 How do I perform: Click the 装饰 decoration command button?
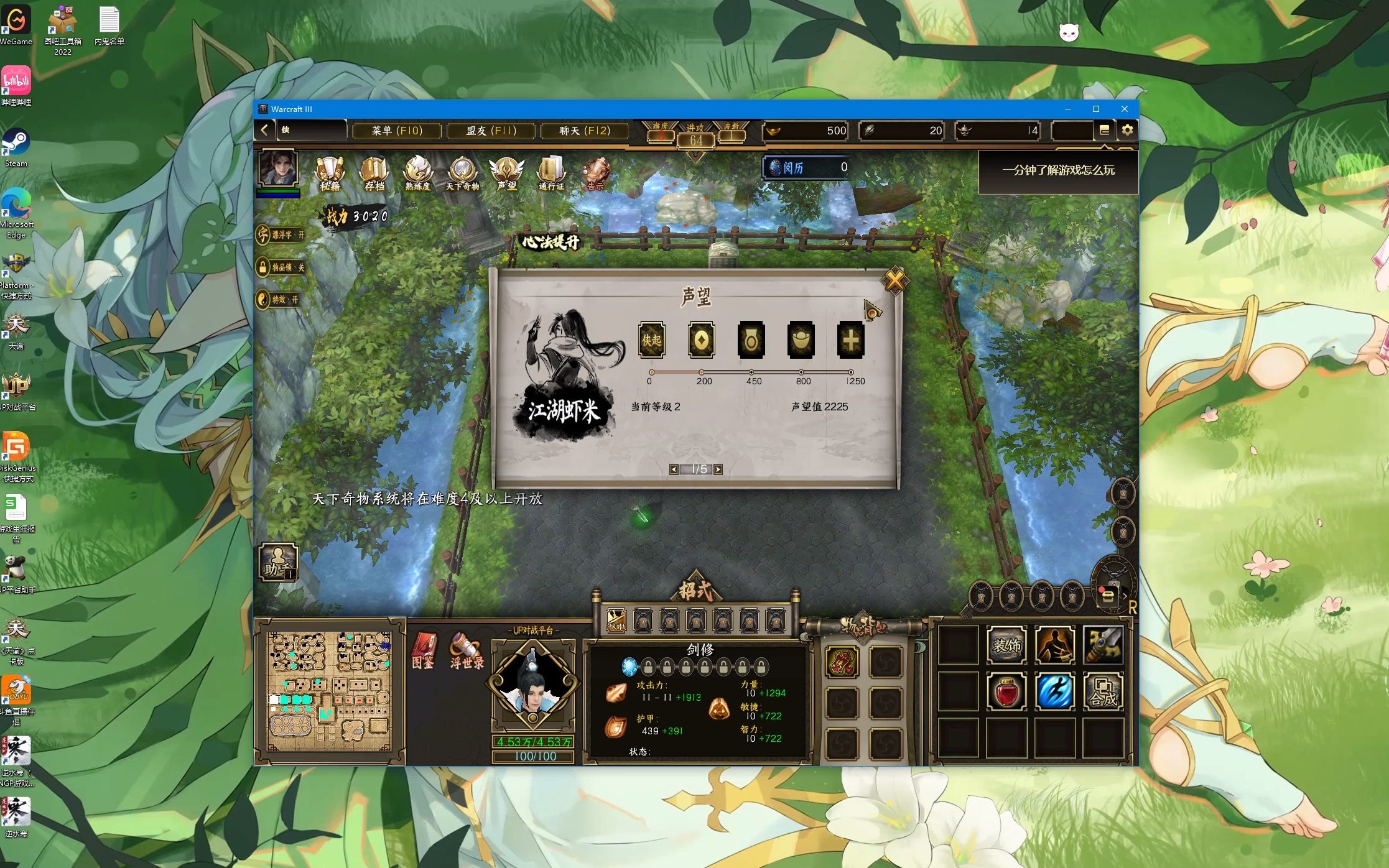[x=1006, y=645]
